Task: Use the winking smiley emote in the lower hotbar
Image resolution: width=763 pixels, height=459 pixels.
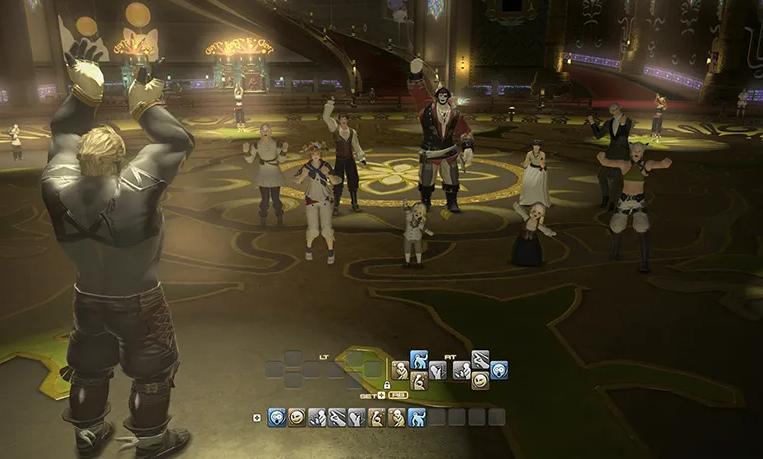Action: [x=297, y=417]
